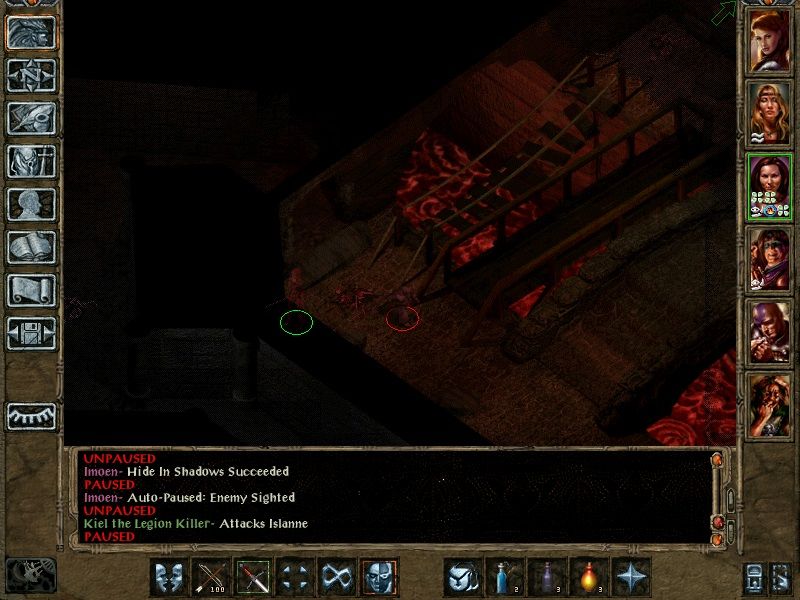Open the priest scroll screen
800x600 pixels.
pos(32,290)
